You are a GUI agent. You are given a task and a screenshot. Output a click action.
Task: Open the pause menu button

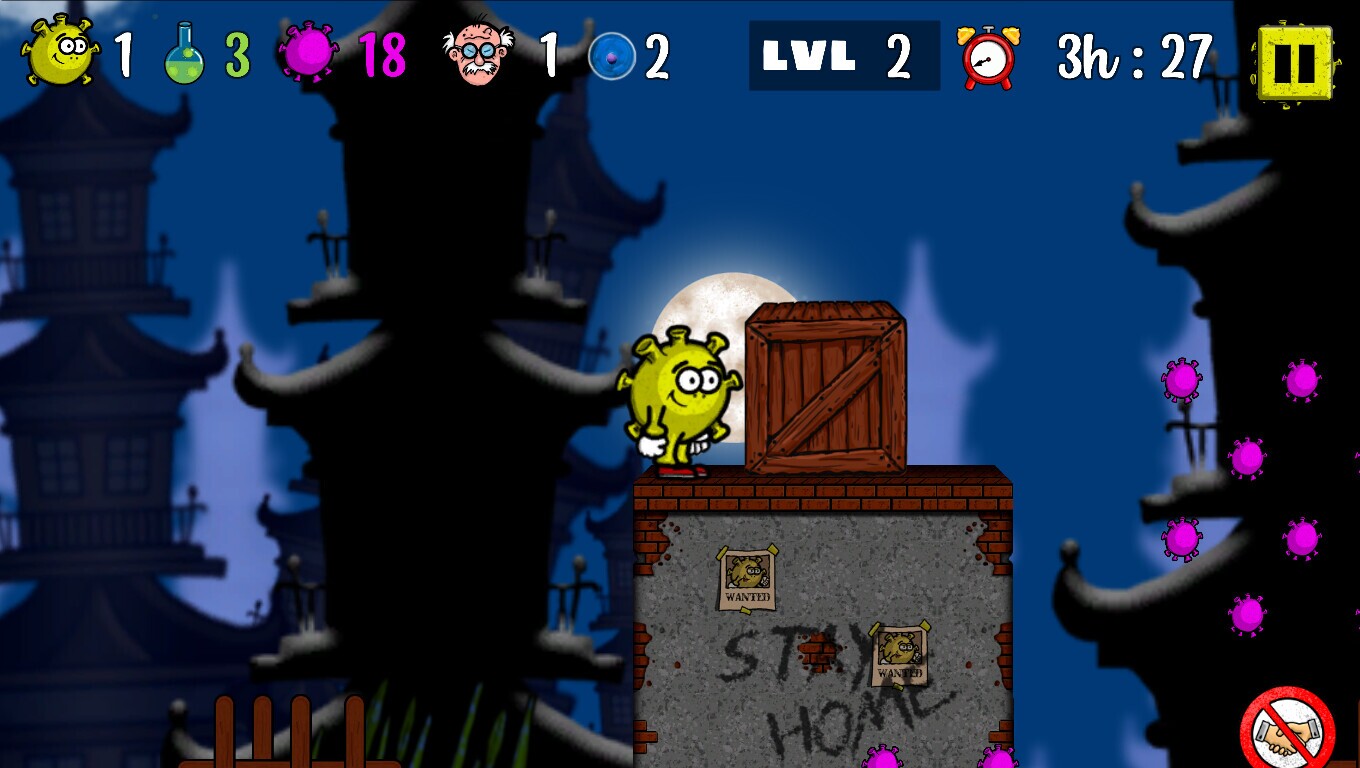point(1297,62)
